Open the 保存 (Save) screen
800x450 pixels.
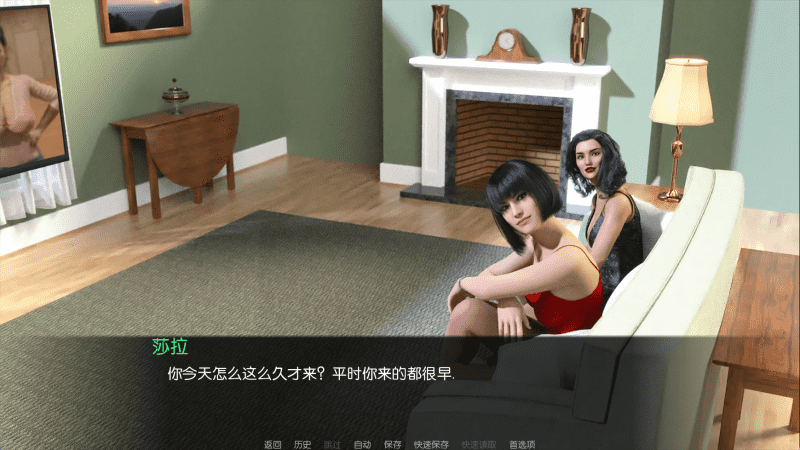(x=392, y=444)
